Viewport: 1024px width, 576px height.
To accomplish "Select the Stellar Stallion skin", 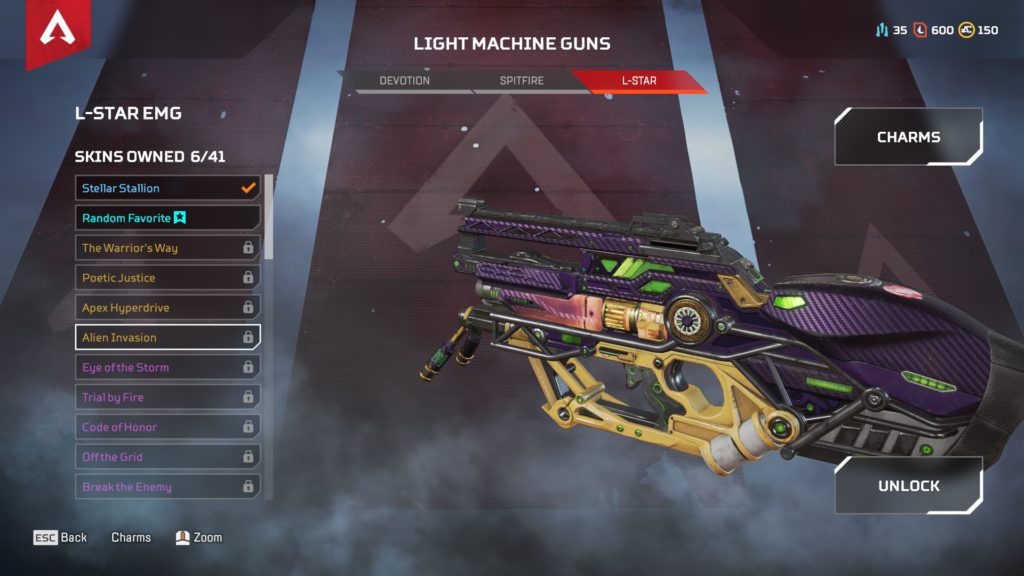I will [167, 188].
